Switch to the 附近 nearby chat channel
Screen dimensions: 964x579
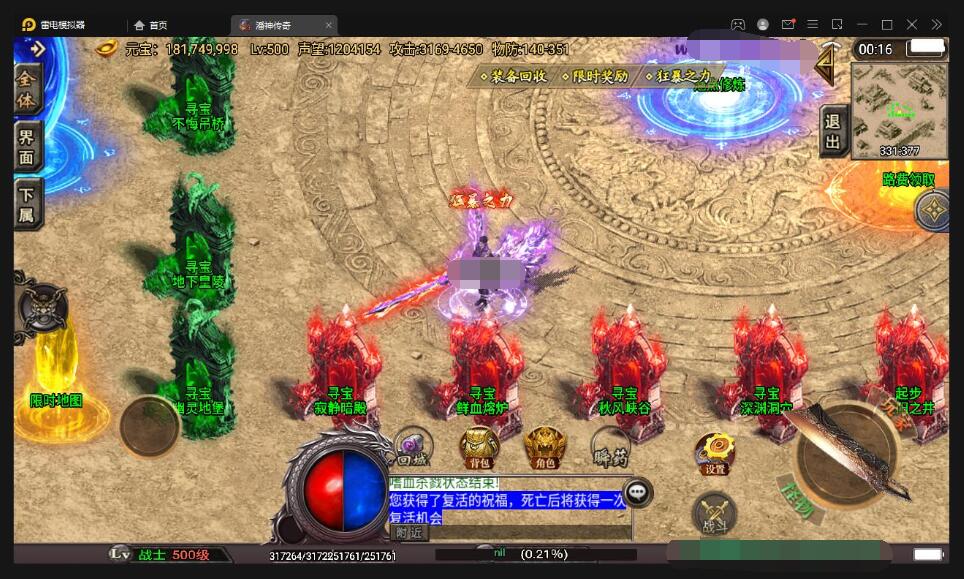click(409, 532)
